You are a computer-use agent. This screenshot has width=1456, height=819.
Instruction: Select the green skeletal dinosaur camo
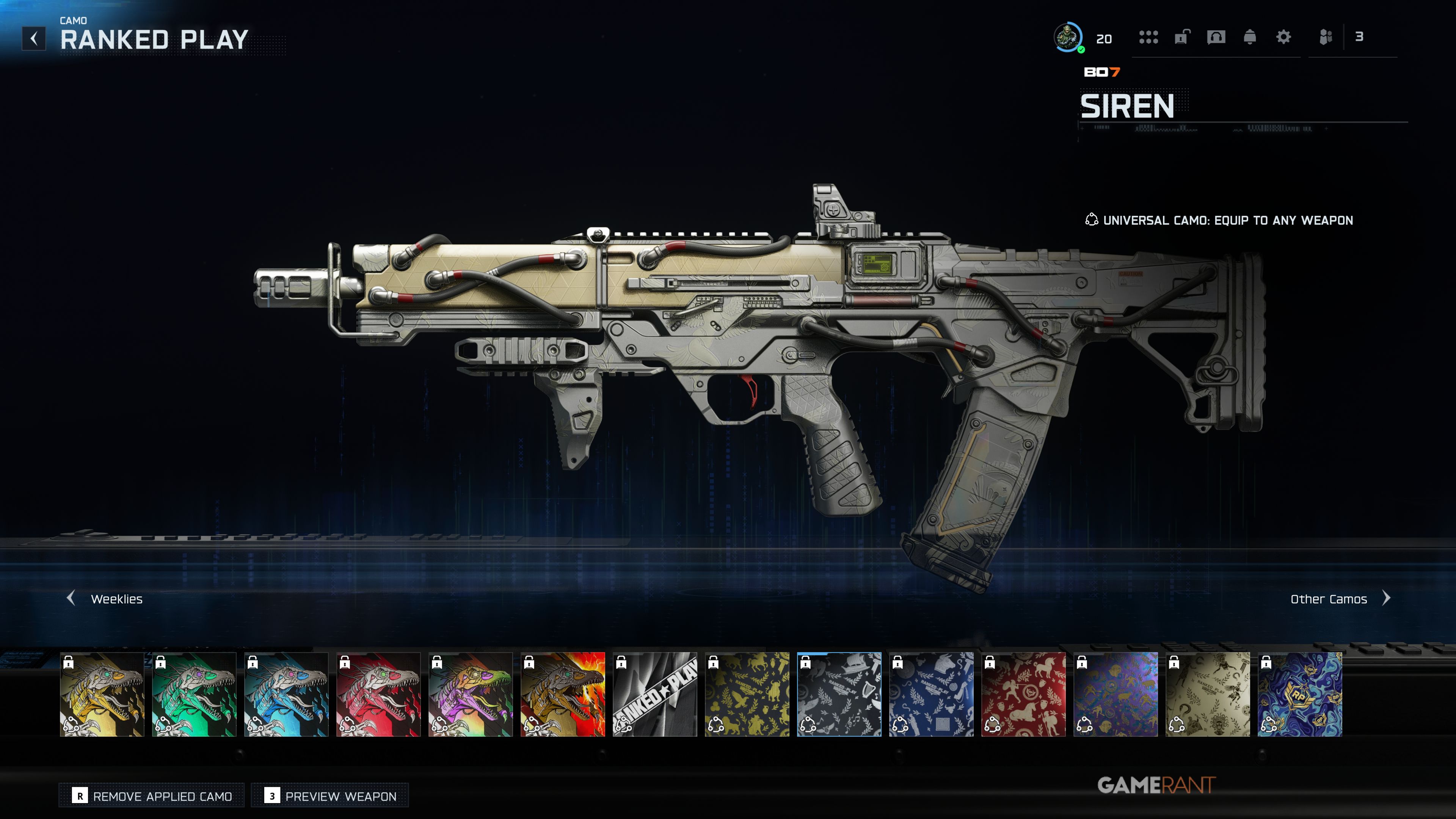point(194,694)
